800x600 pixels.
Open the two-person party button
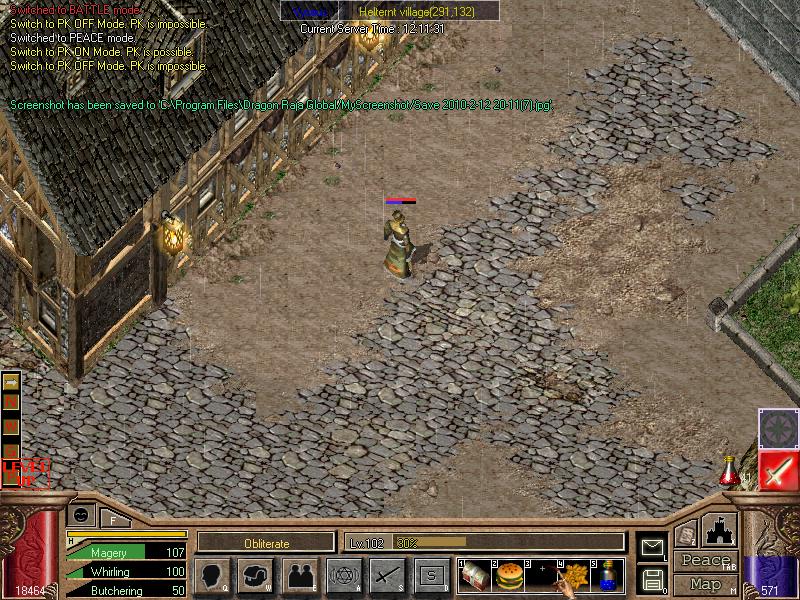299,575
